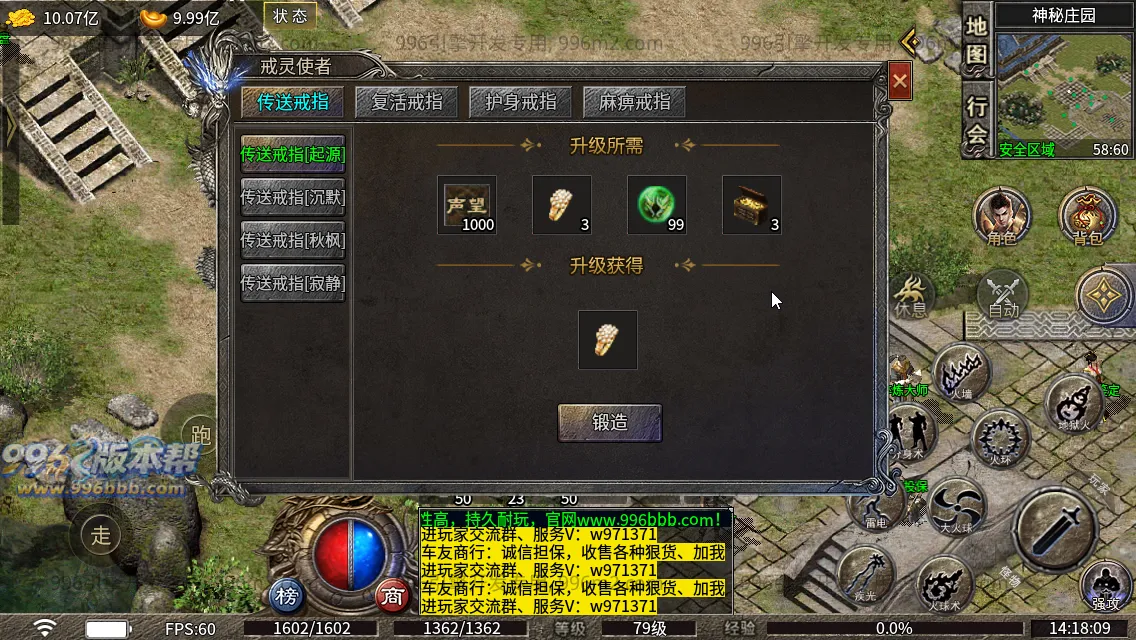
Task: Click the 锻造 forge button
Action: click(x=609, y=423)
